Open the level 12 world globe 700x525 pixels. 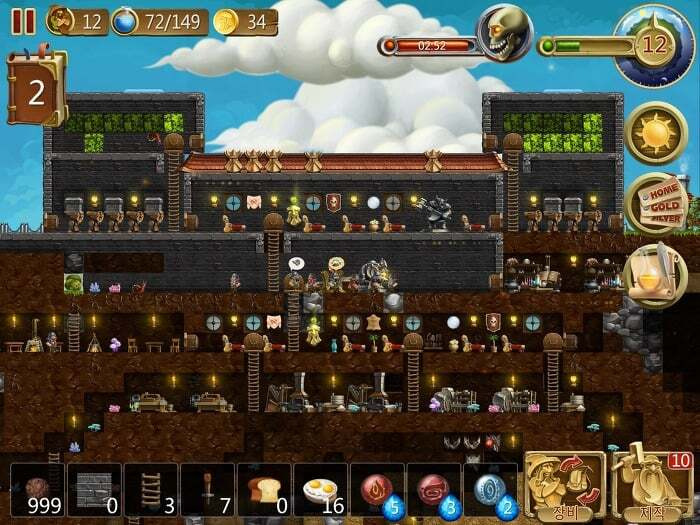click(x=654, y=45)
